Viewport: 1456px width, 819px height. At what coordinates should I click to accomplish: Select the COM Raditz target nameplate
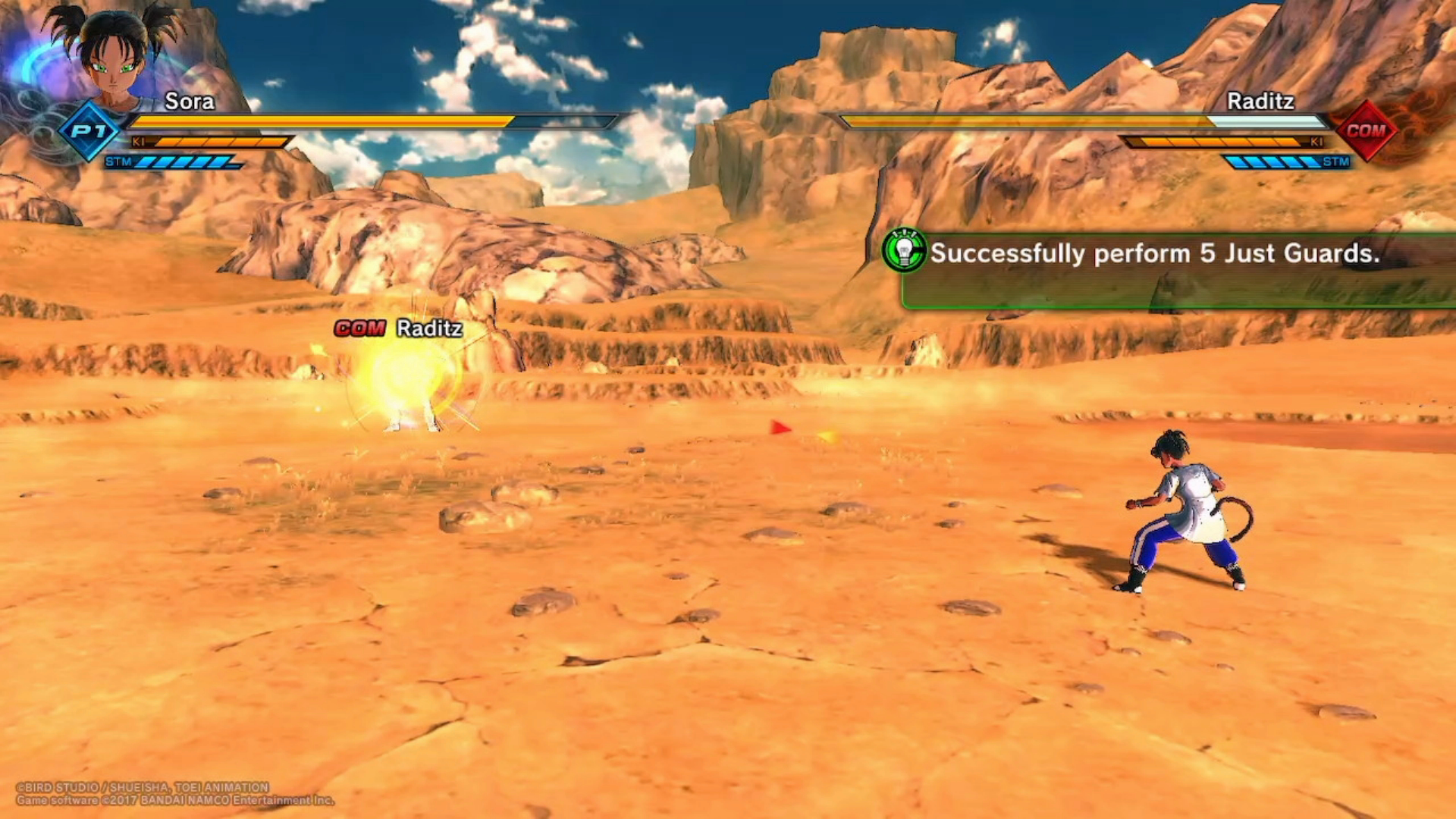399,328
